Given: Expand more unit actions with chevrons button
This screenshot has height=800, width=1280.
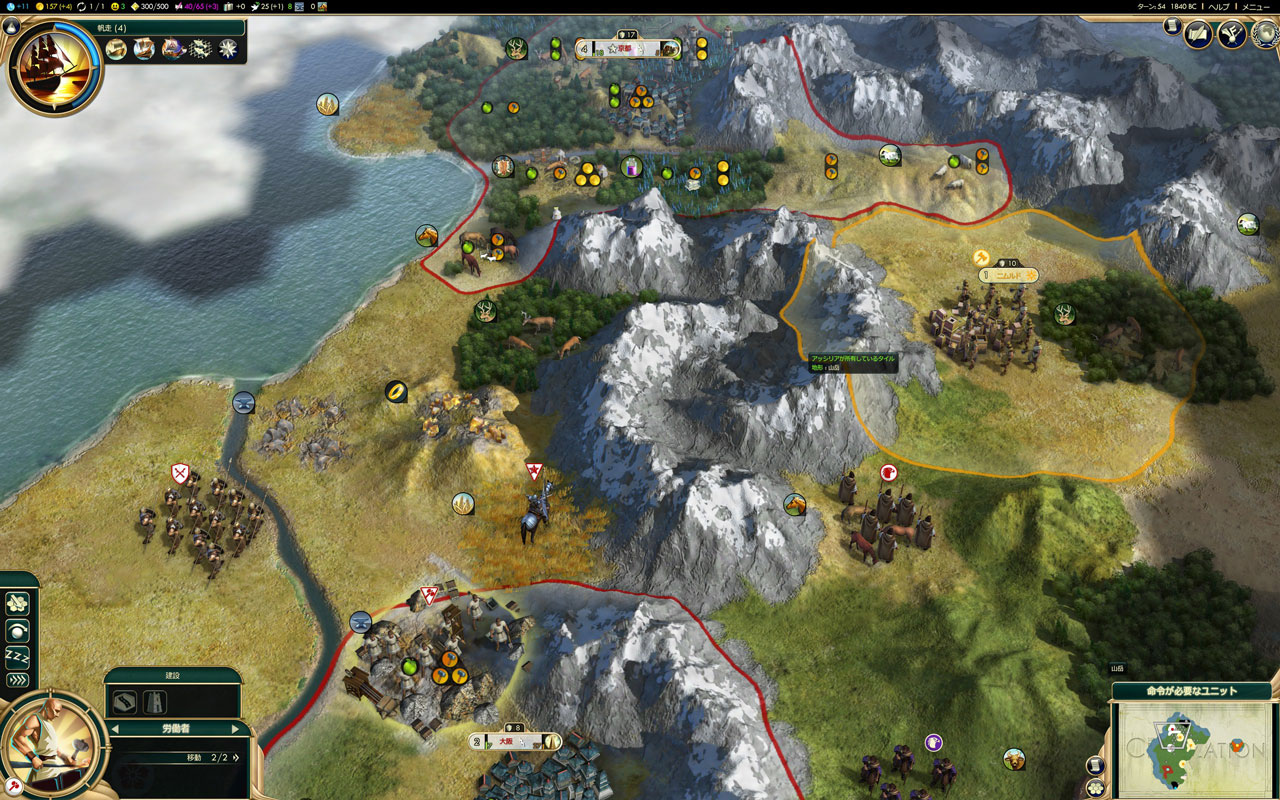Looking at the screenshot, I should [17, 681].
